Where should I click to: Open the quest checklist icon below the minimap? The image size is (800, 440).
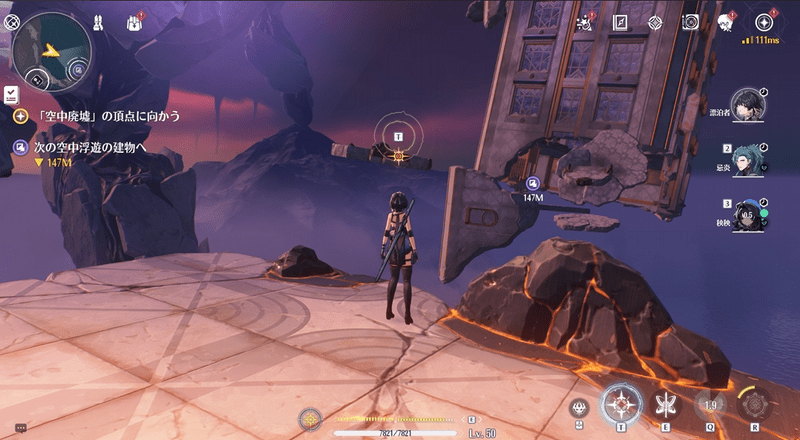tap(11, 94)
